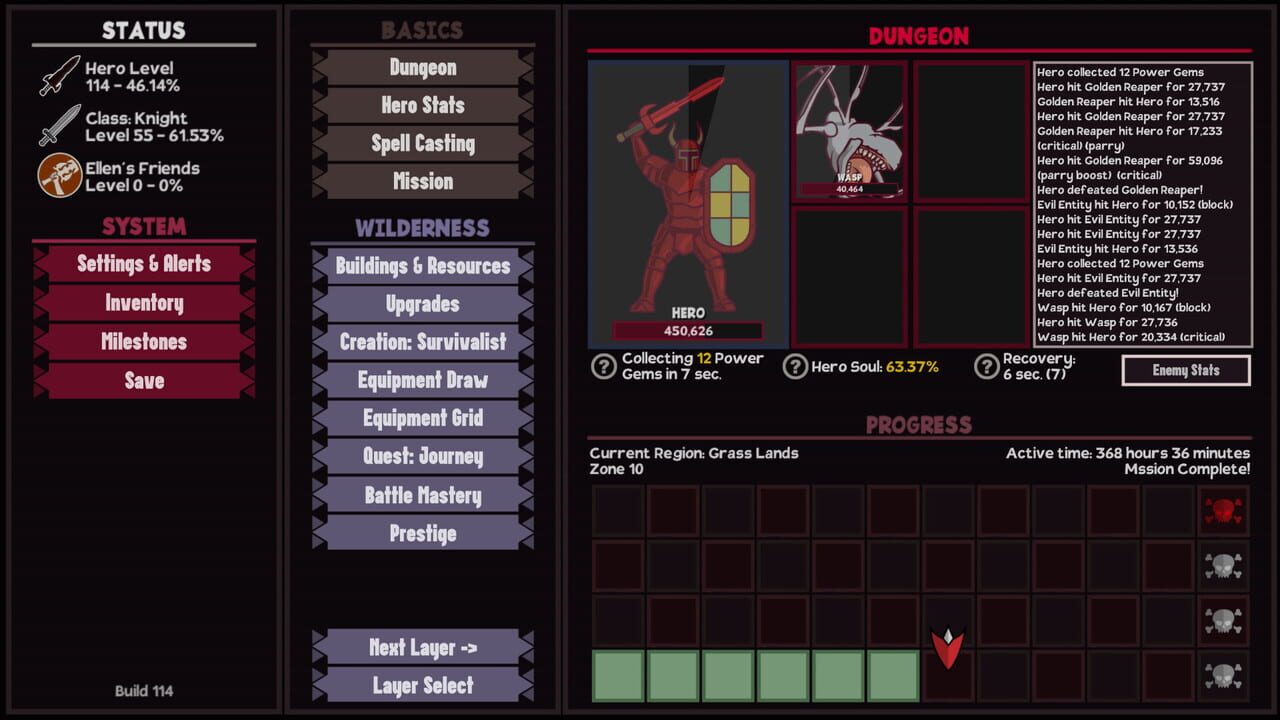This screenshot has height=720, width=1280.
Task: Open Layer Select
Action: [x=421, y=686]
